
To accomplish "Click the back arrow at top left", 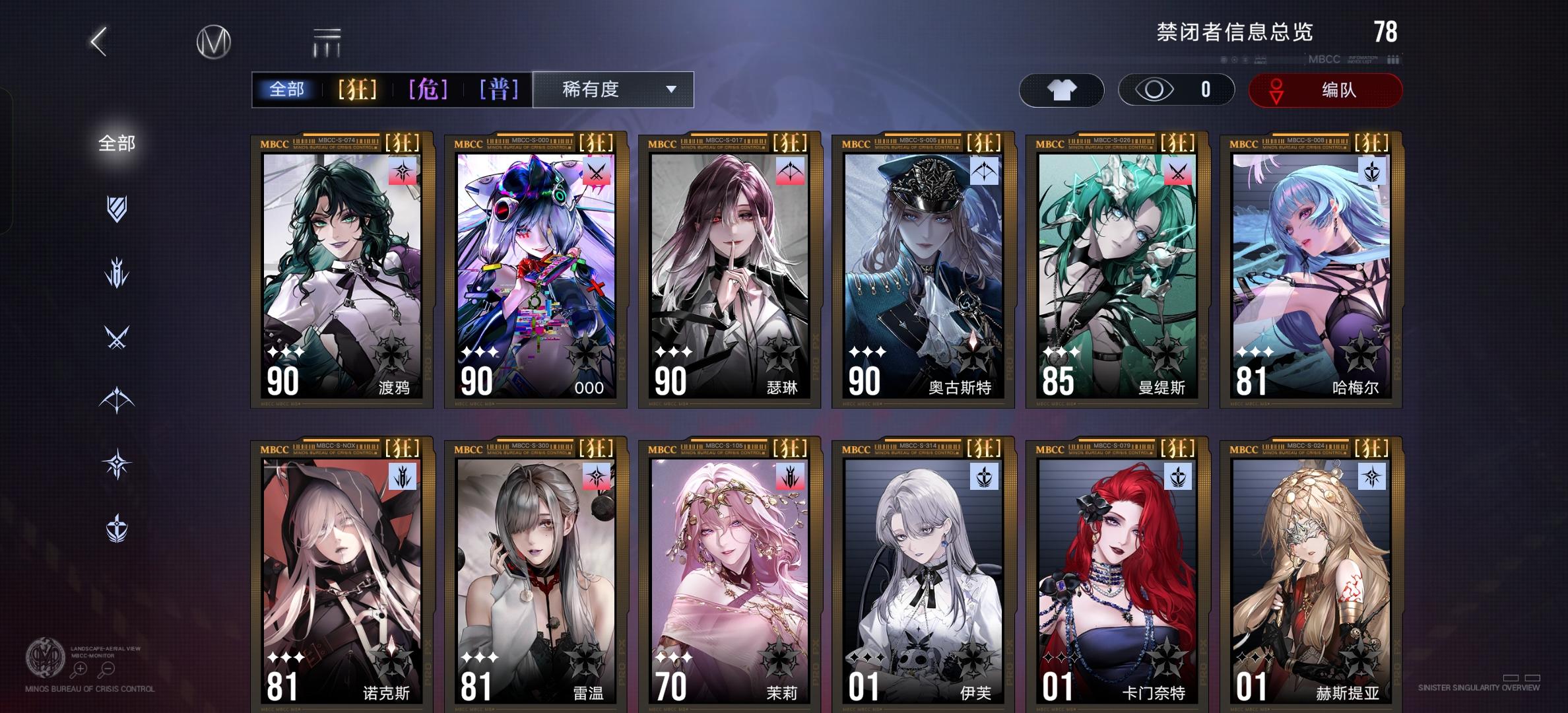I will click(98, 41).
